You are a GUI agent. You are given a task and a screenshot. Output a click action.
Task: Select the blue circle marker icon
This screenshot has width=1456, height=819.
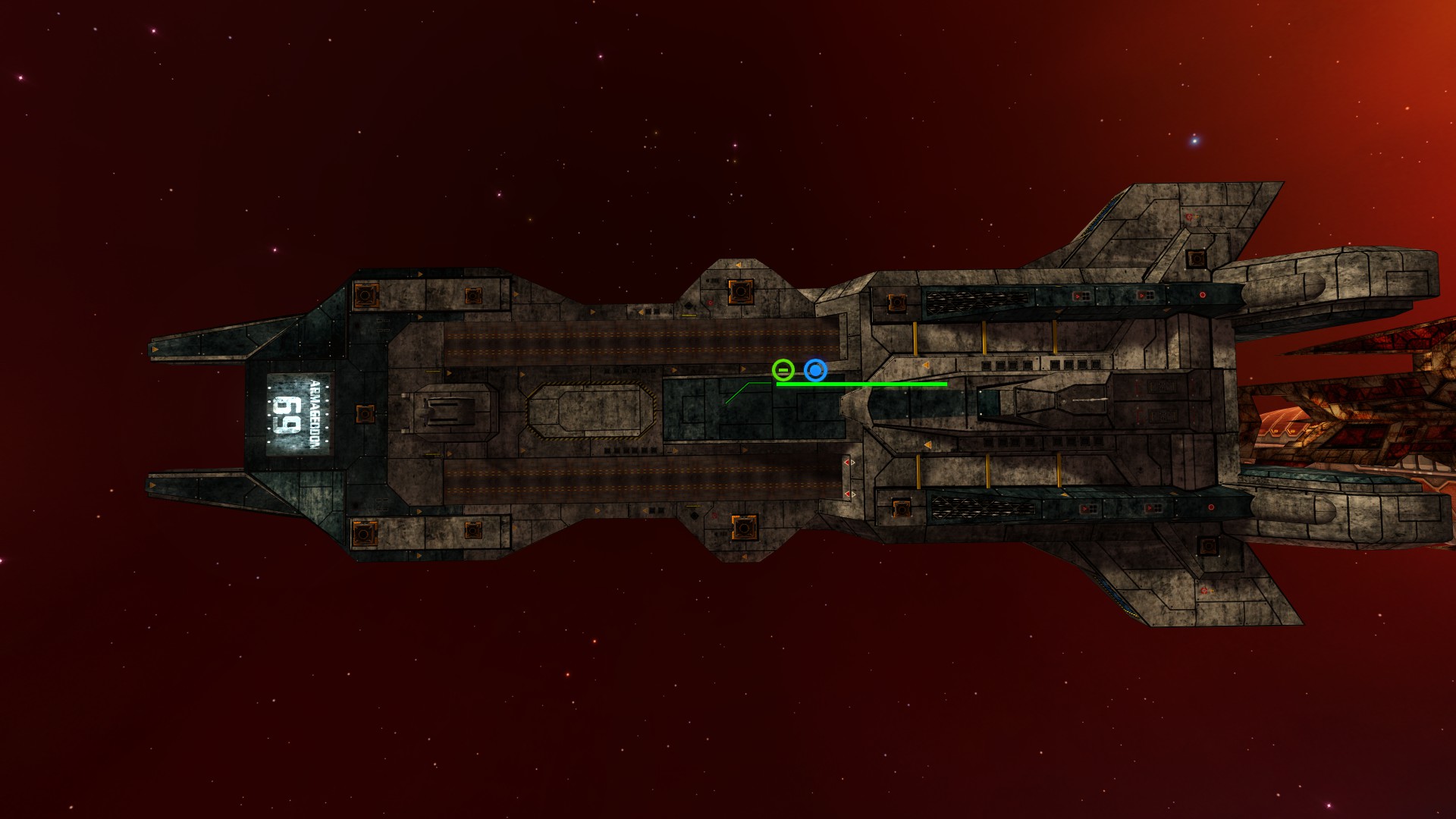click(815, 370)
